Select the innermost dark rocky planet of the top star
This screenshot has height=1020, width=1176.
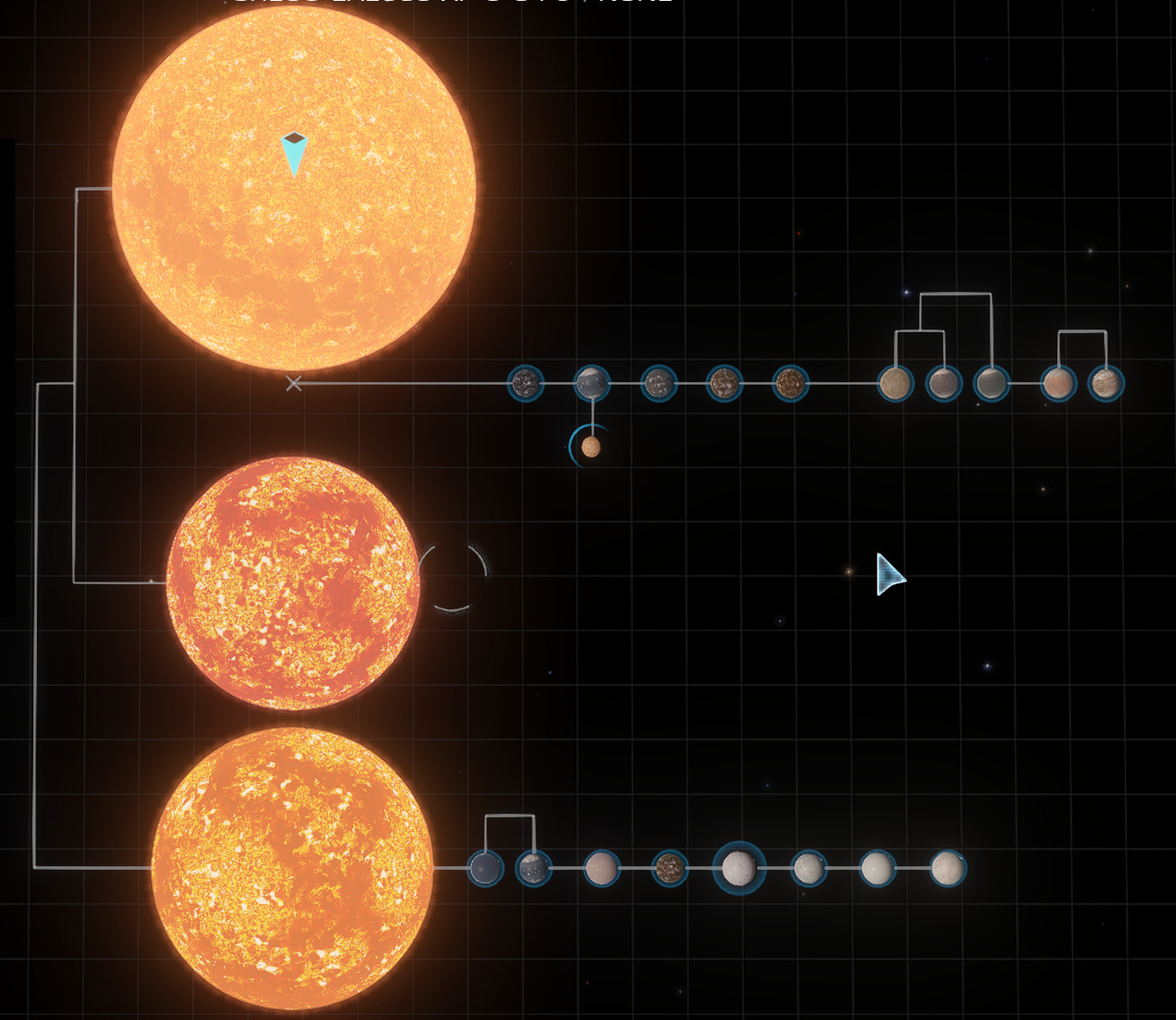[526, 384]
